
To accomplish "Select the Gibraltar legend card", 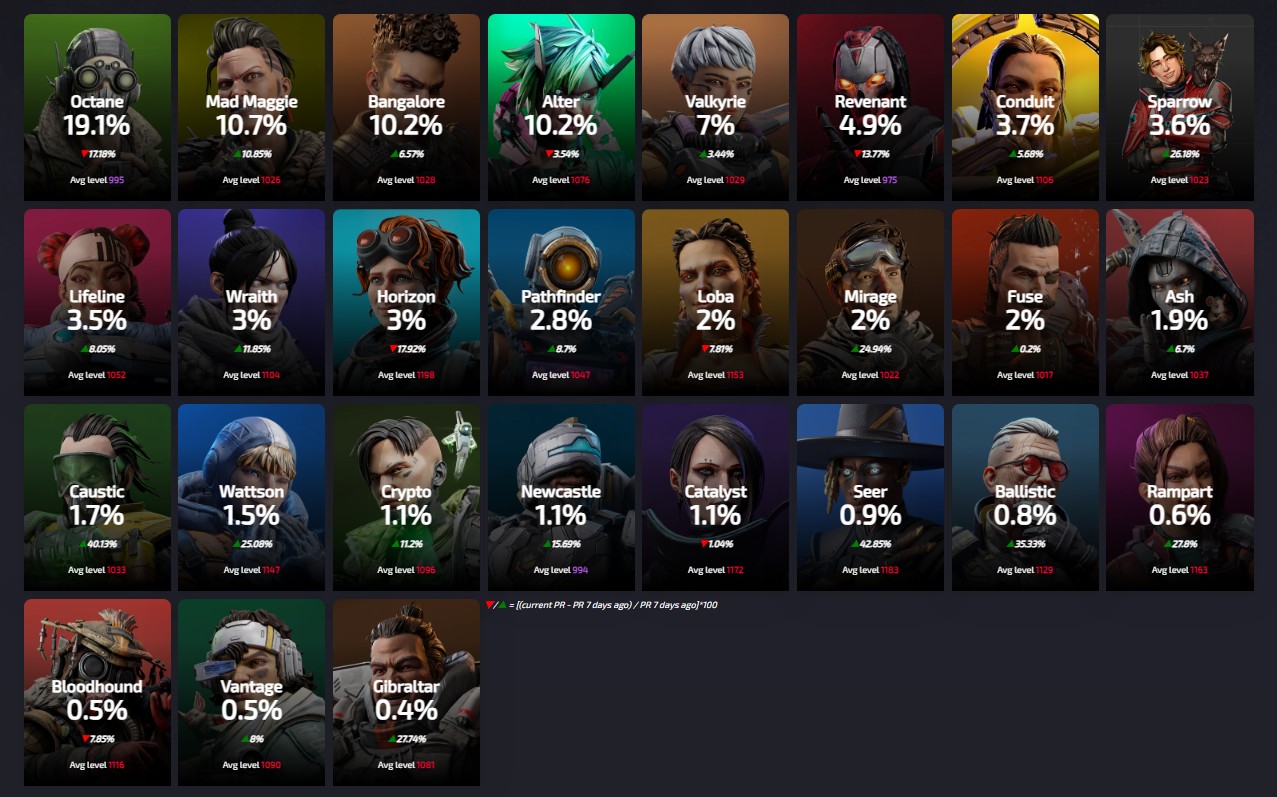I will pyautogui.click(x=406, y=692).
